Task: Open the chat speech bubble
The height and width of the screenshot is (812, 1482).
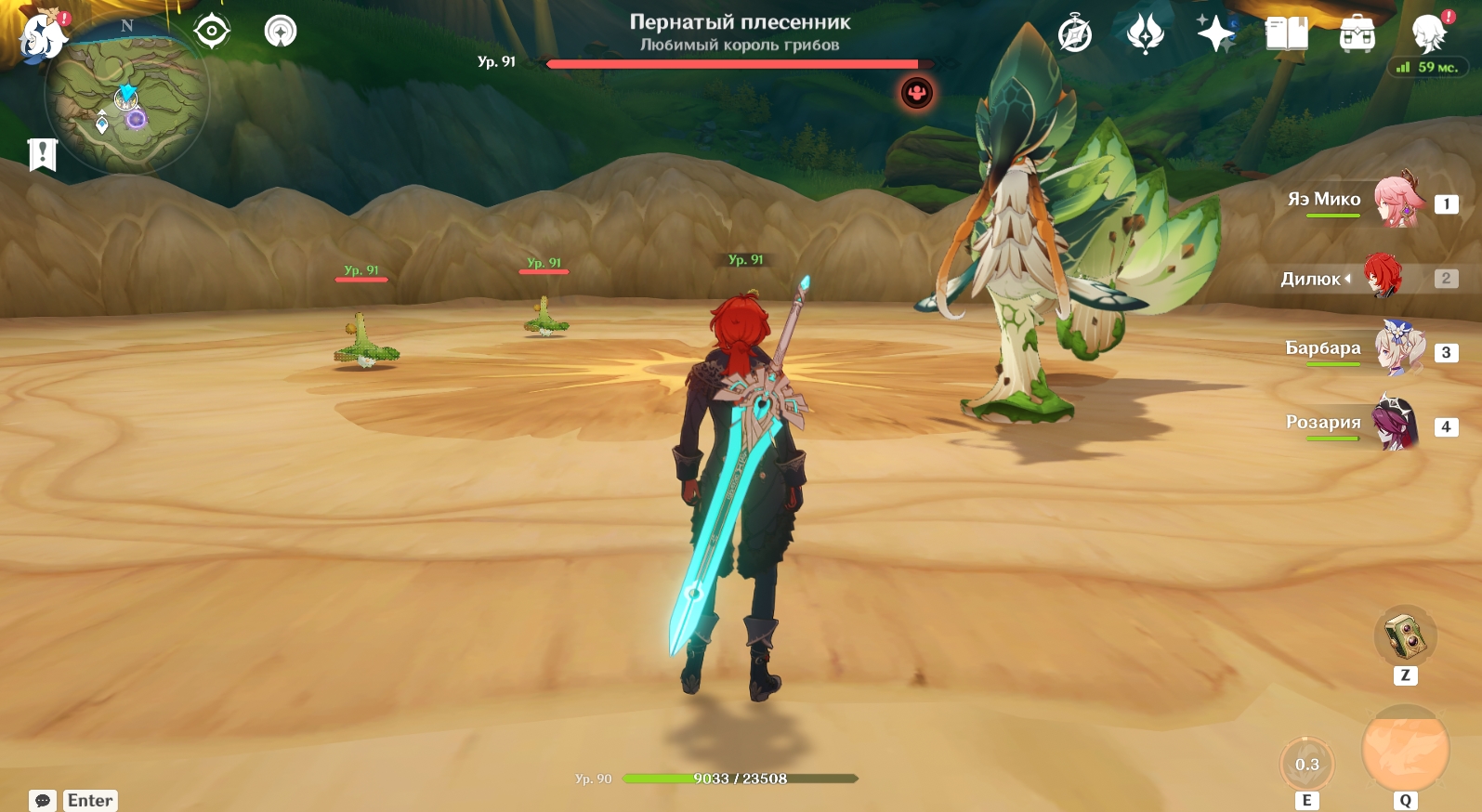Action: 43,801
